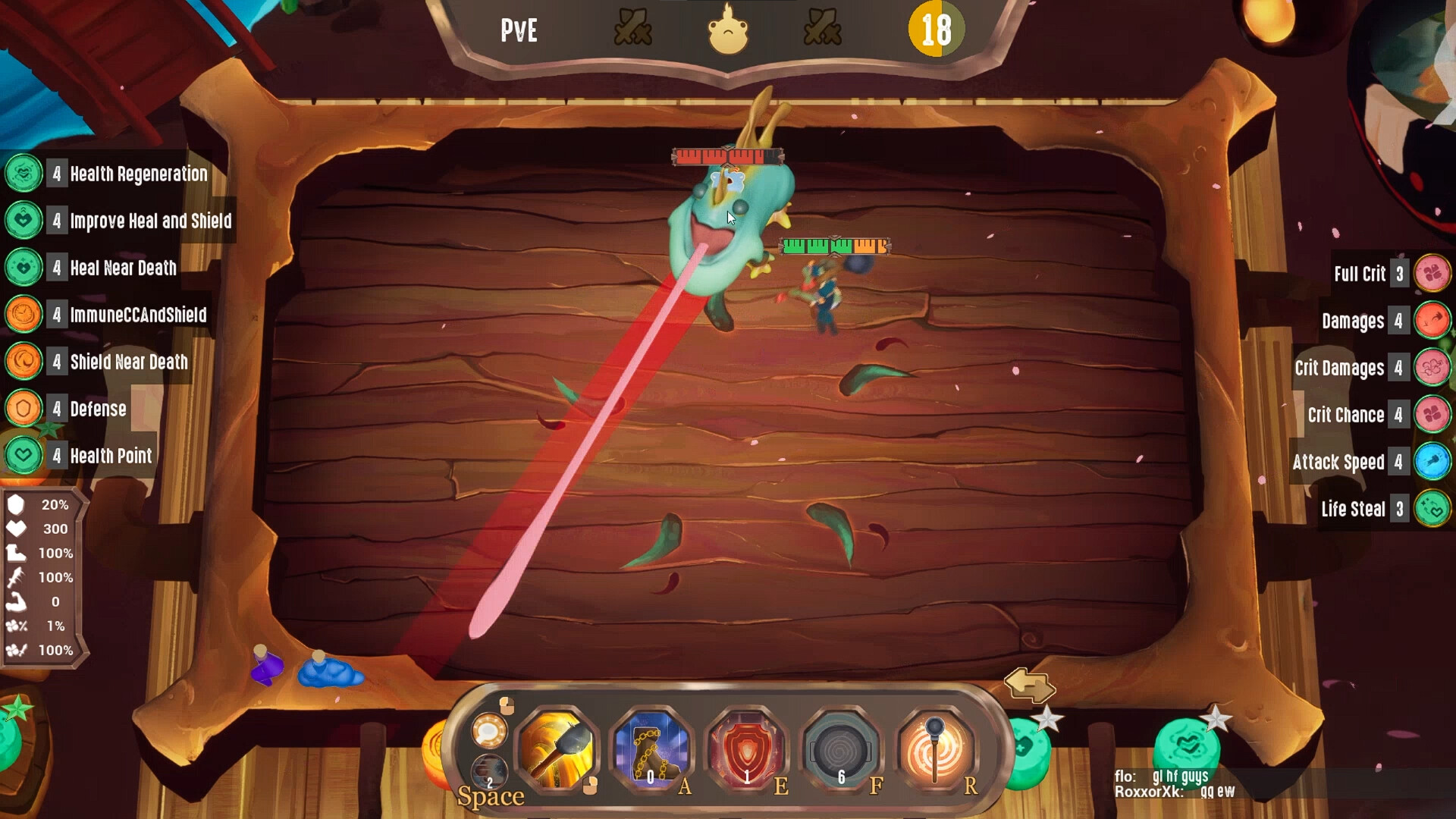Open the Health Regeneration perk icon
The width and height of the screenshot is (1456, 819).
point(24,174)
